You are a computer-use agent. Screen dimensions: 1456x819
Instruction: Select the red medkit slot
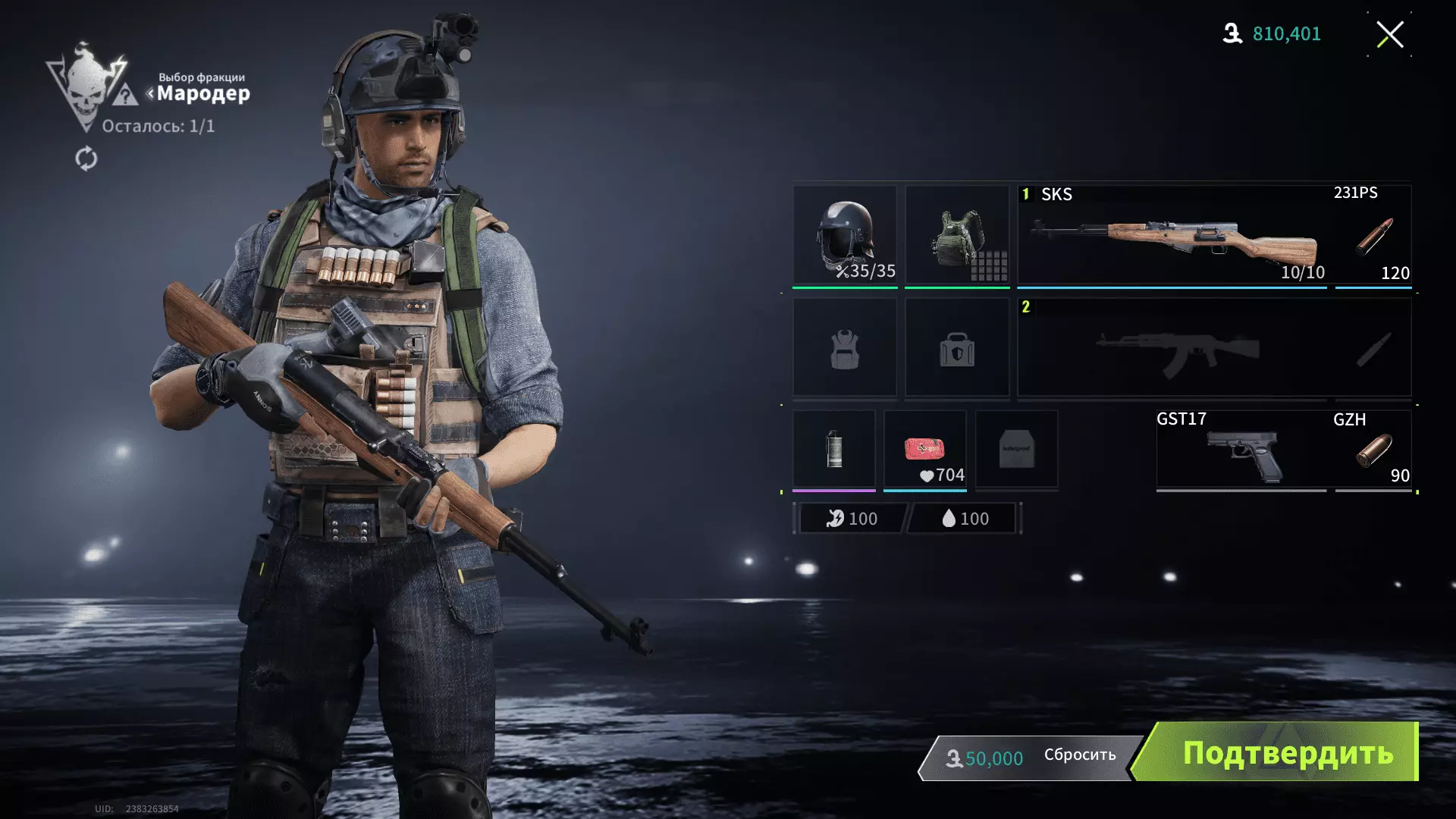pos(924,449)
